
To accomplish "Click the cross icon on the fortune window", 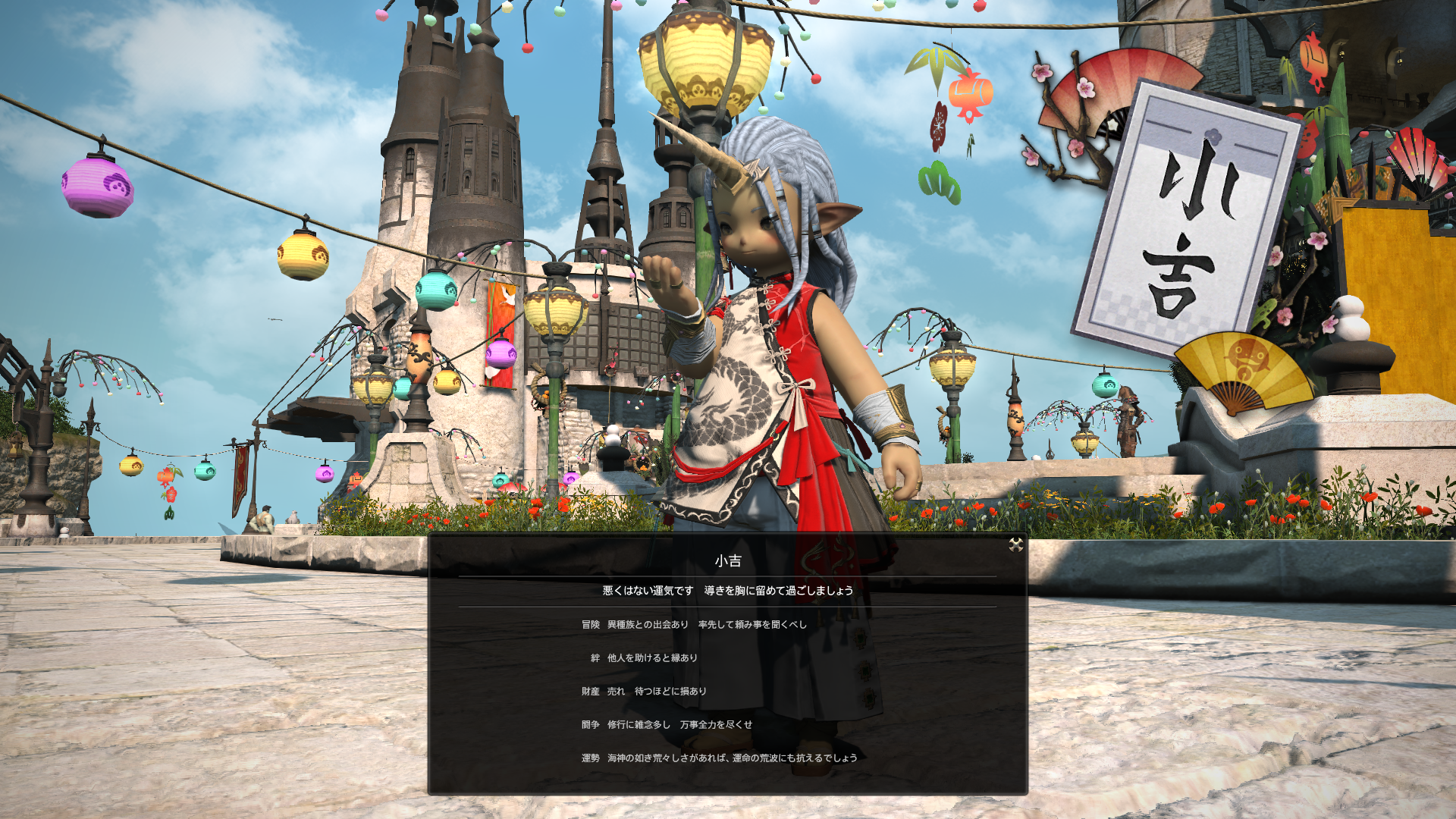I will tap(1016, 544).
